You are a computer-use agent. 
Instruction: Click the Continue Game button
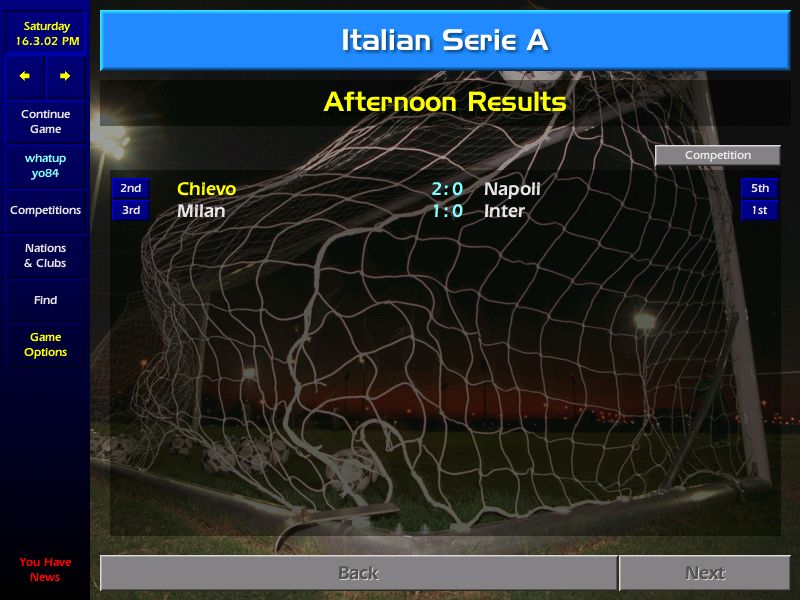click(45, 122)
